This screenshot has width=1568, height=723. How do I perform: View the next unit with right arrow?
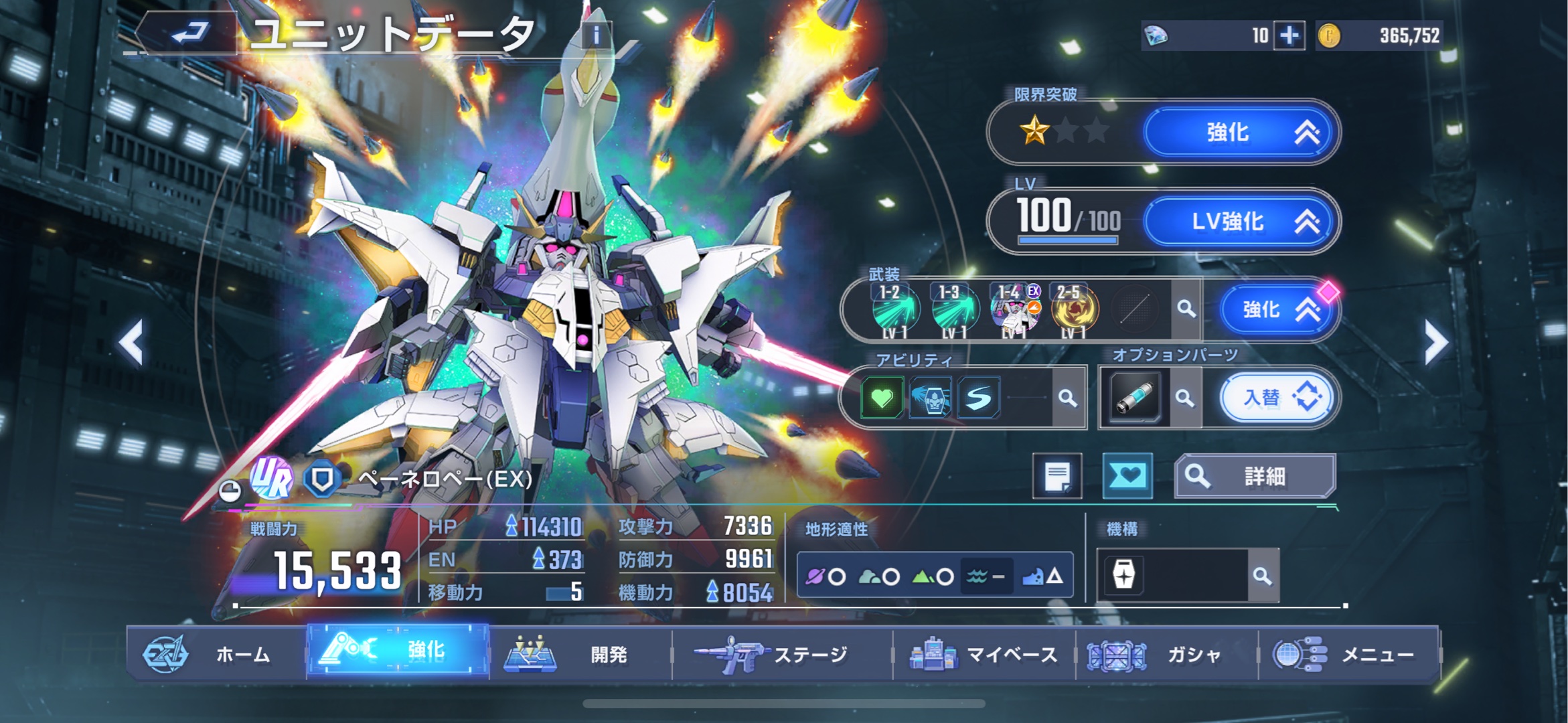click(1436, 342)
